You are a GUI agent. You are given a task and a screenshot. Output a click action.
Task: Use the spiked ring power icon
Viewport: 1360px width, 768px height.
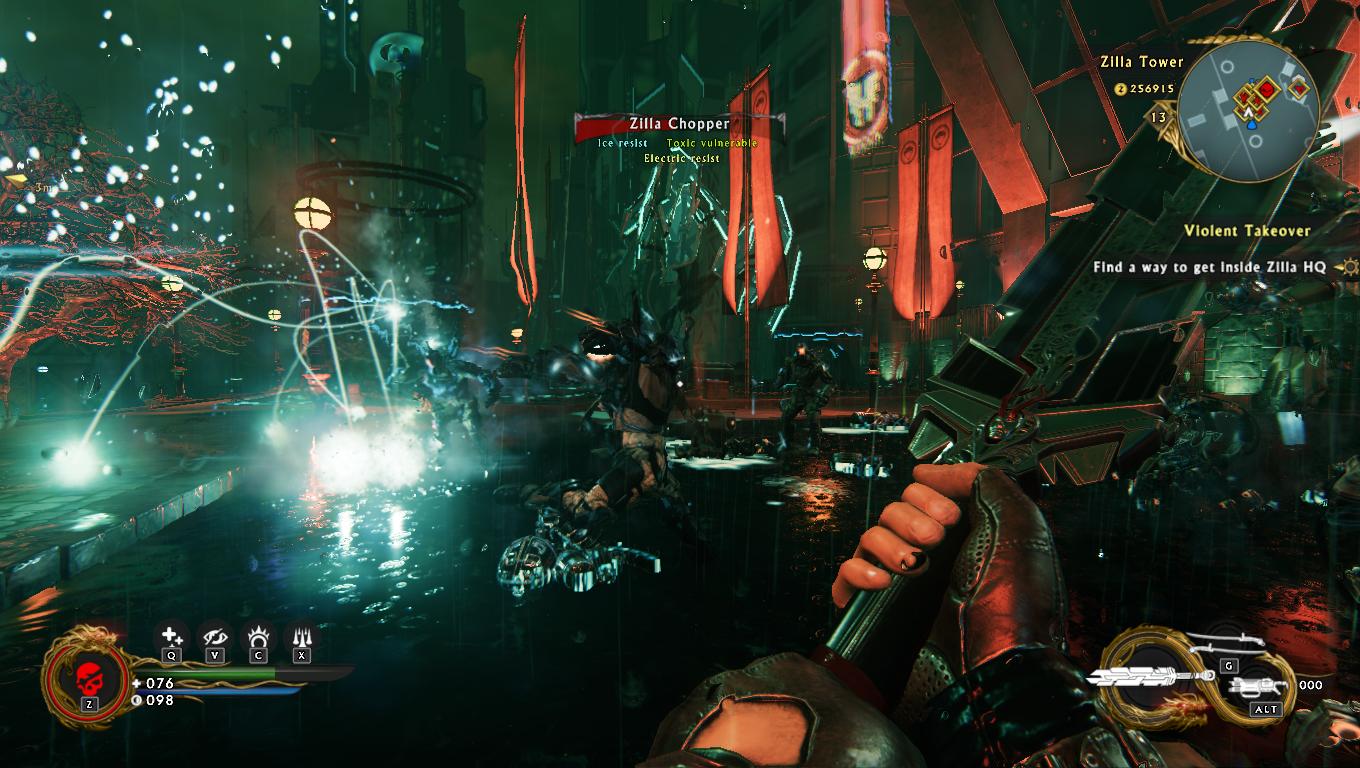point(258,636)
